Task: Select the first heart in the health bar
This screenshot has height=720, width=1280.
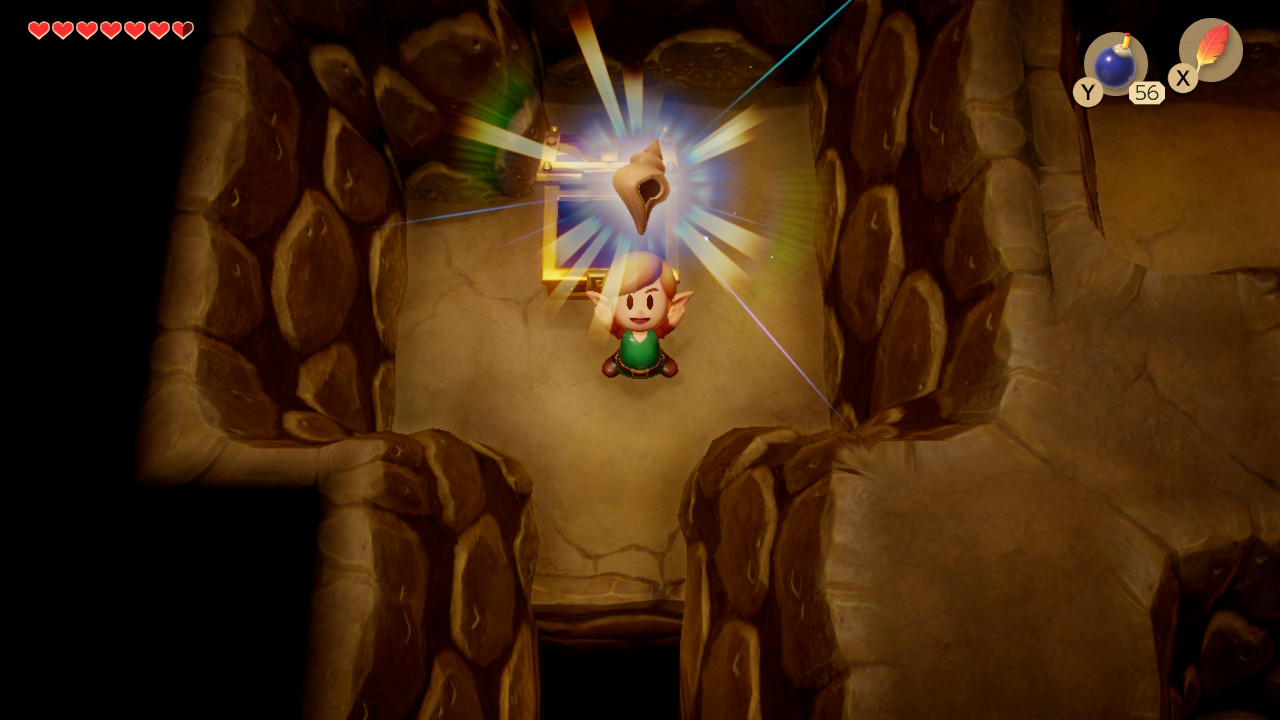Action: [x=37, y=29]
